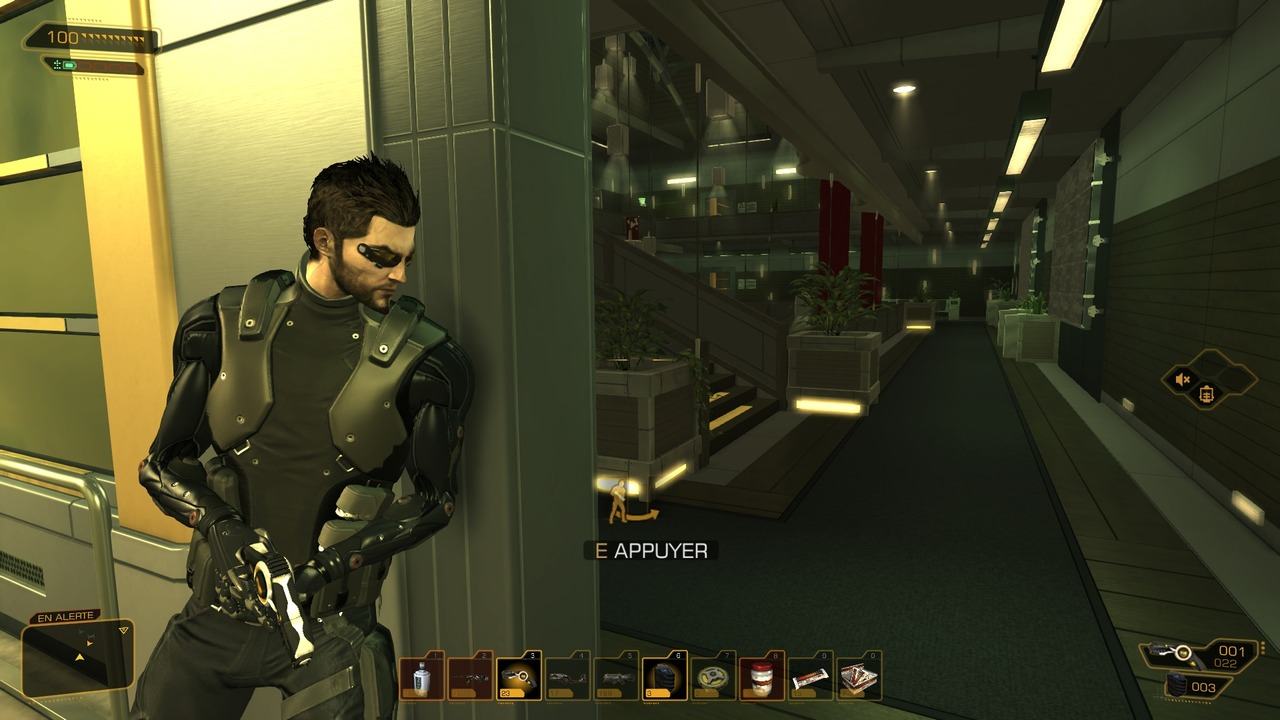Select the grenade panel beneath the weapon
1280x720 pixels.
(1197, 687)
